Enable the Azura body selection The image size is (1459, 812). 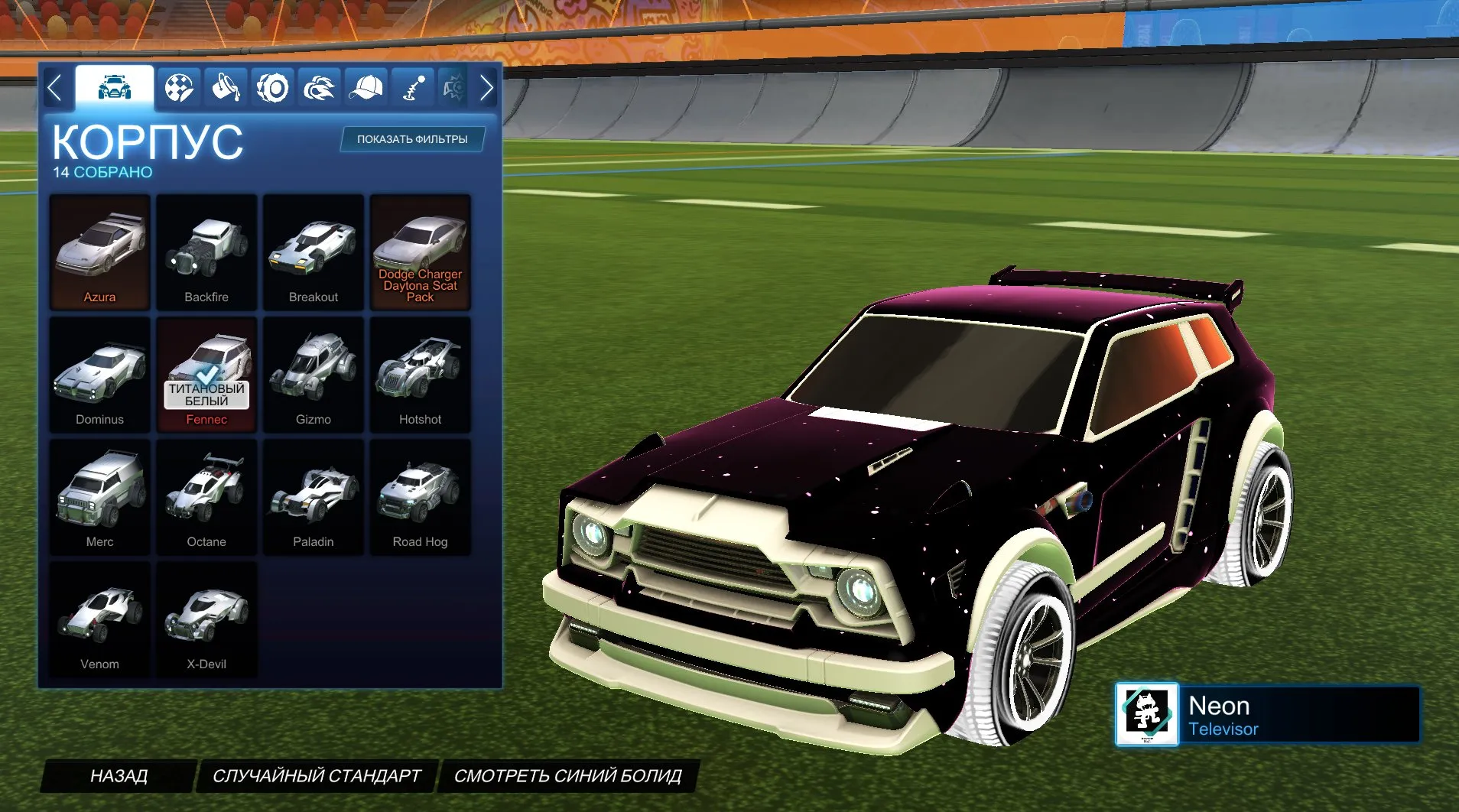tap(99, 245)
